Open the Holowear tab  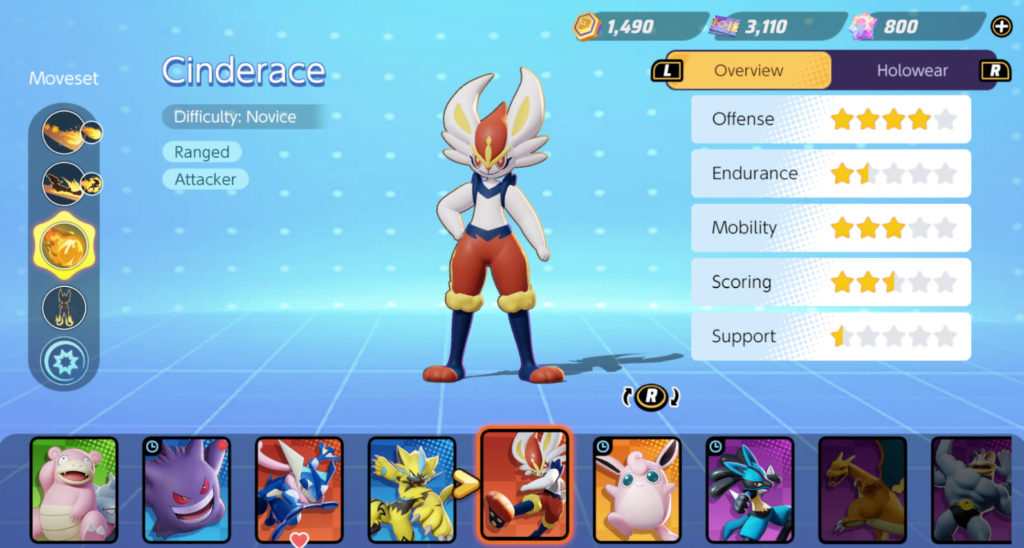(912, 71)
